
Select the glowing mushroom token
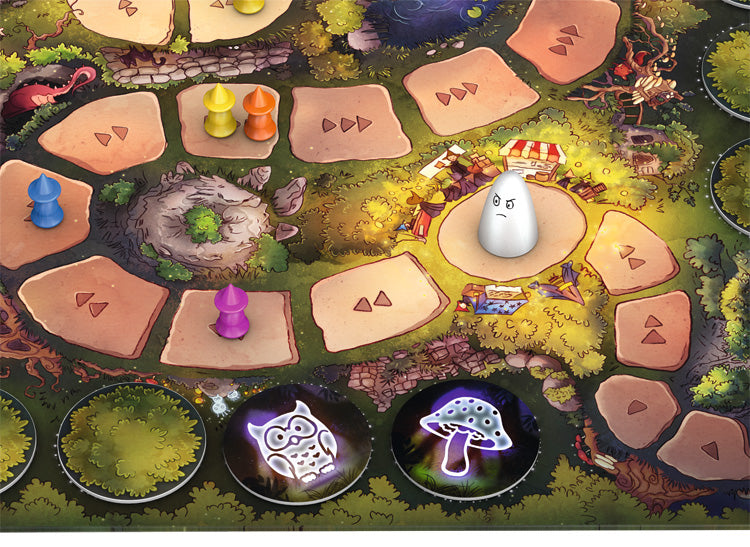point(465,440)
